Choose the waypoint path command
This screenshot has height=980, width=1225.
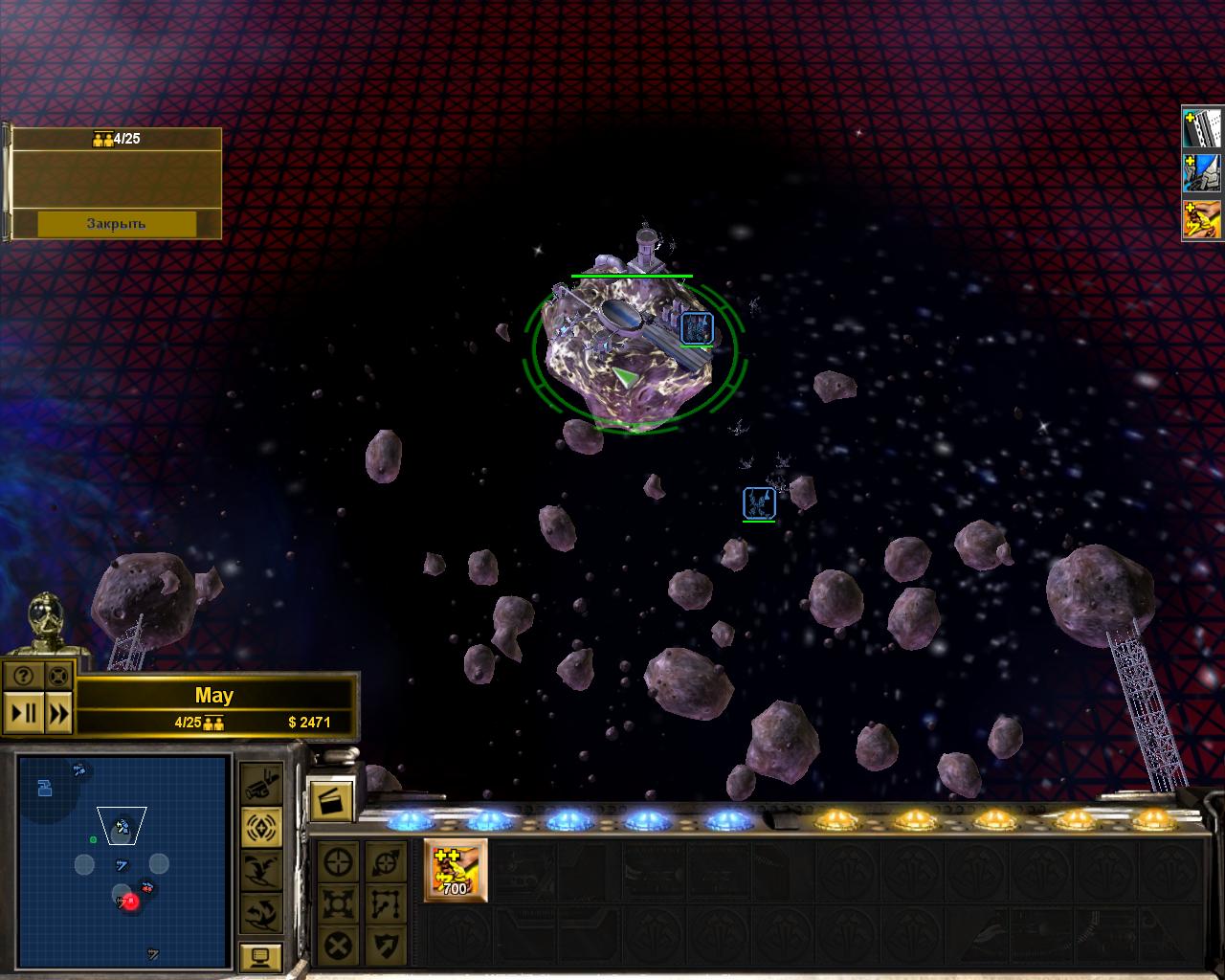point(385,903)
